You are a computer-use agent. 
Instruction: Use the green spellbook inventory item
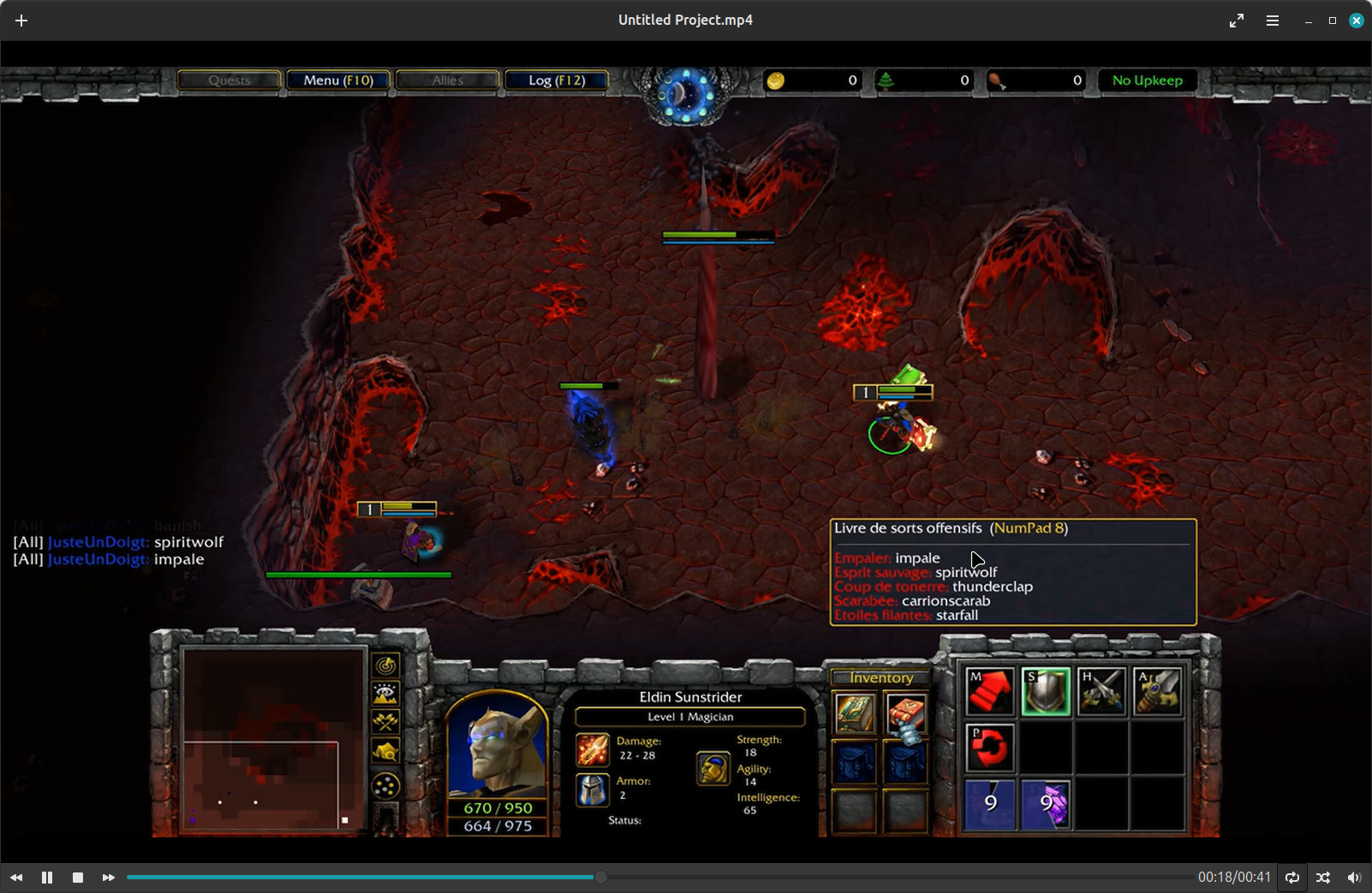point(855,713)
